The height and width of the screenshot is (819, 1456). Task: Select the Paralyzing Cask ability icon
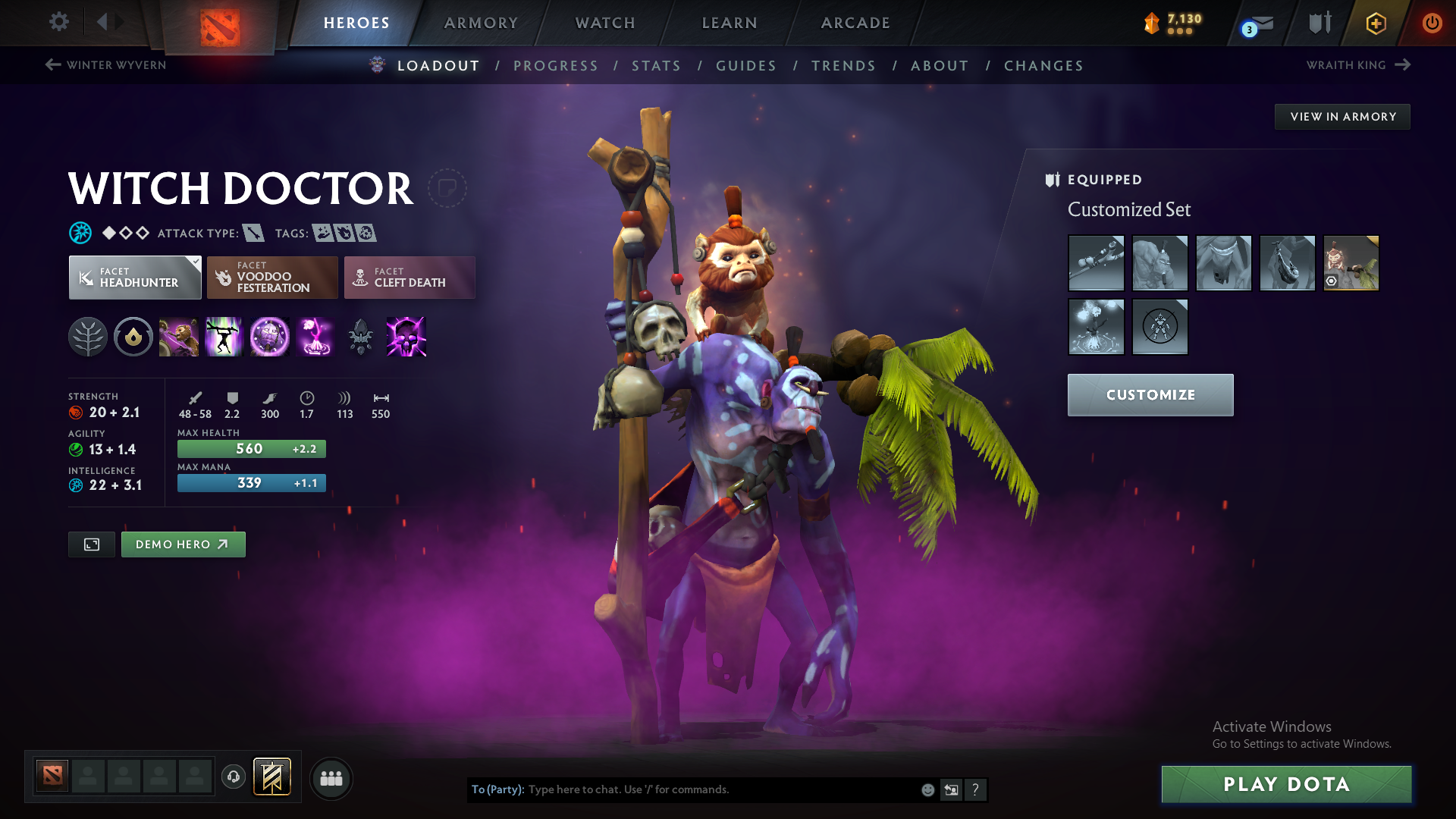(179, 337)
